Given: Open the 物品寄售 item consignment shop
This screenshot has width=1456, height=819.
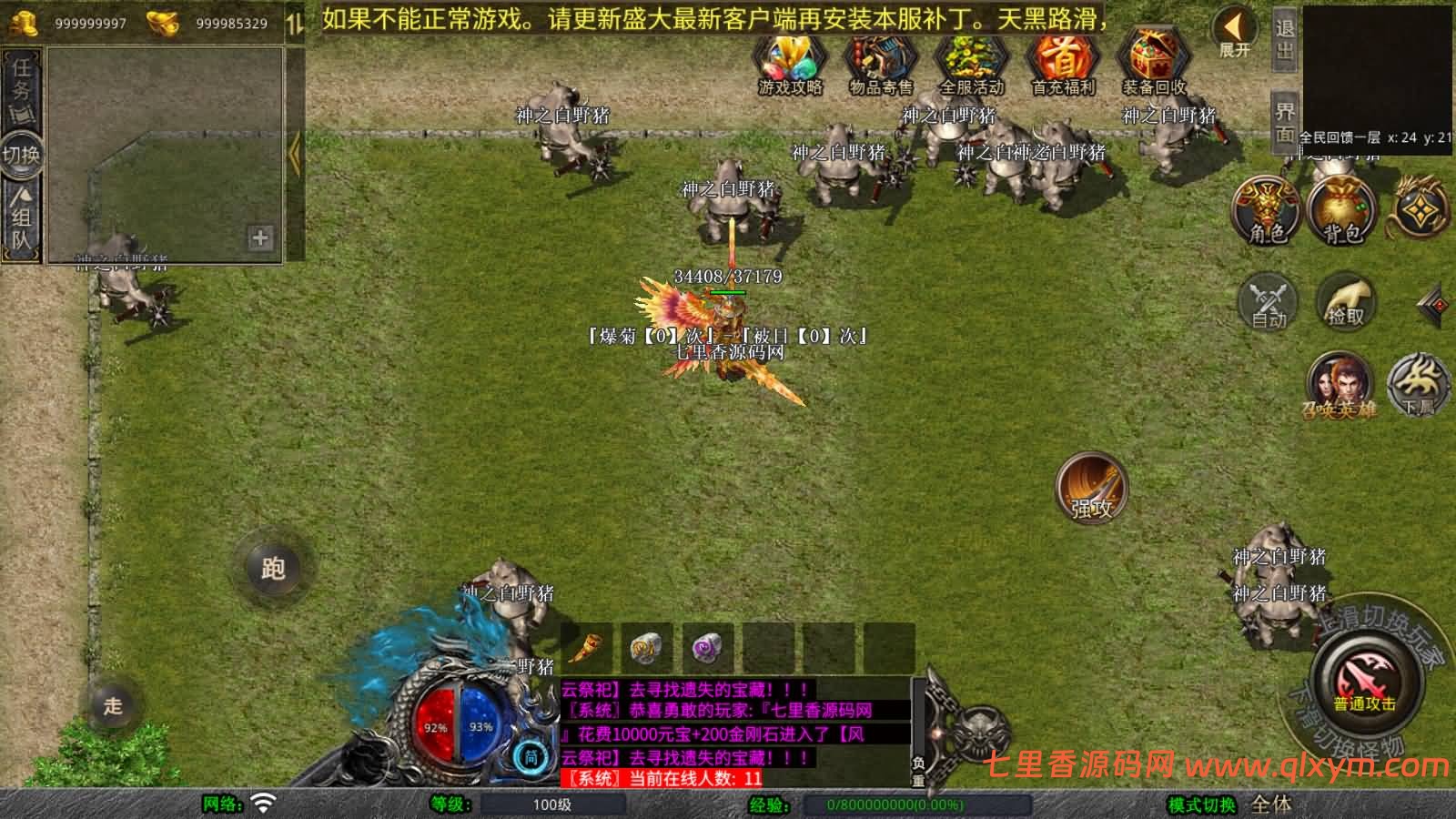Looking at the screenshot, I should click(x=880, y=64).
